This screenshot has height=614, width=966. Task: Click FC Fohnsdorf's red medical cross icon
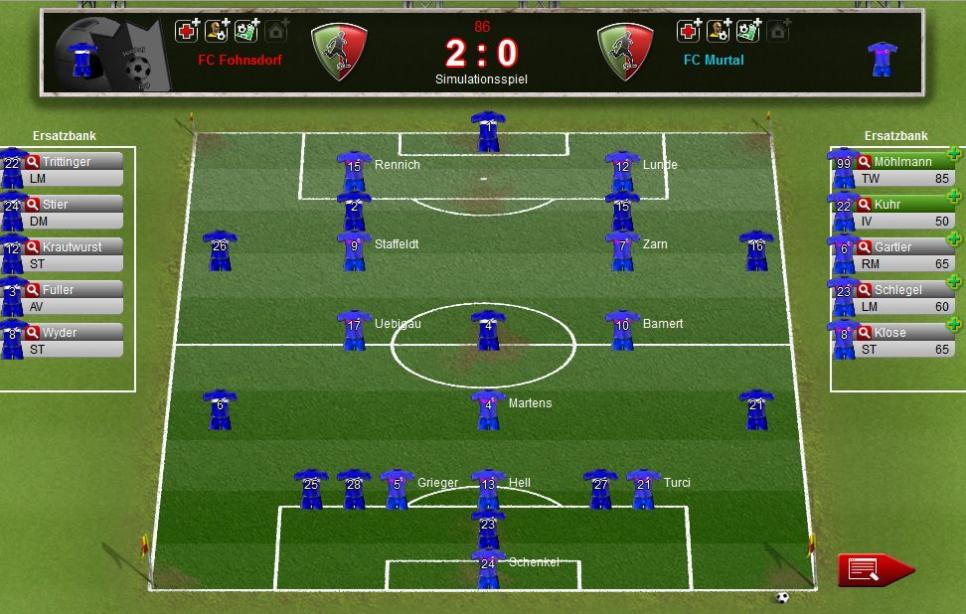pos(186,31)
